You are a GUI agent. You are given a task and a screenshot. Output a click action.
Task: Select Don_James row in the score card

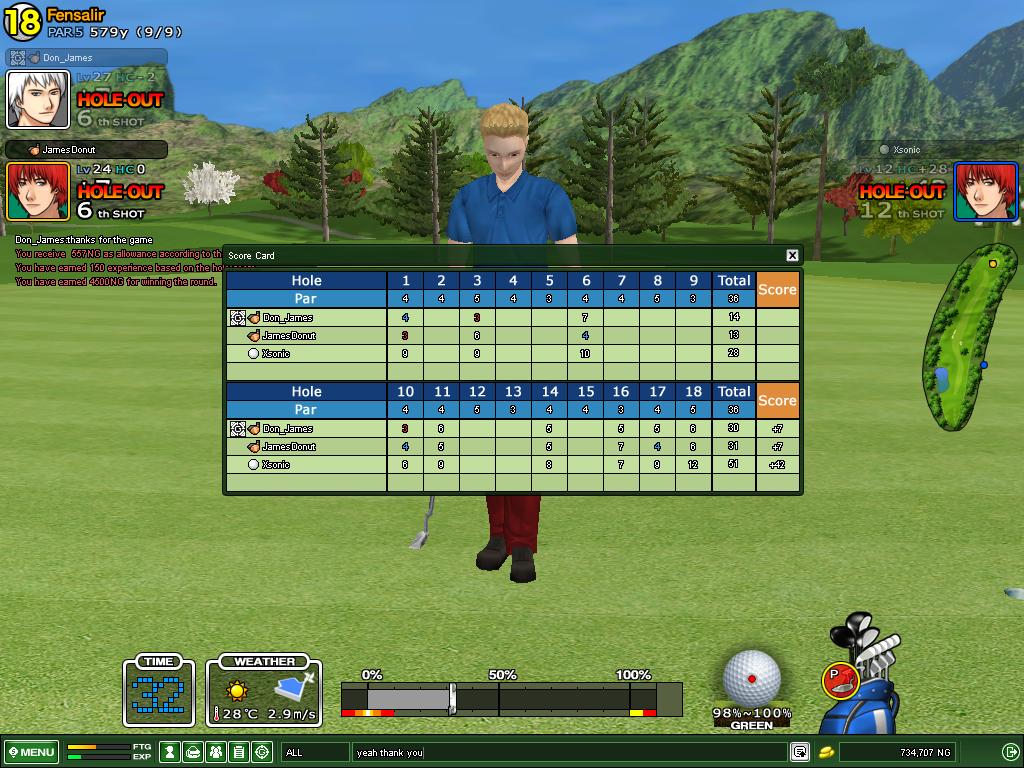(288, 318)
